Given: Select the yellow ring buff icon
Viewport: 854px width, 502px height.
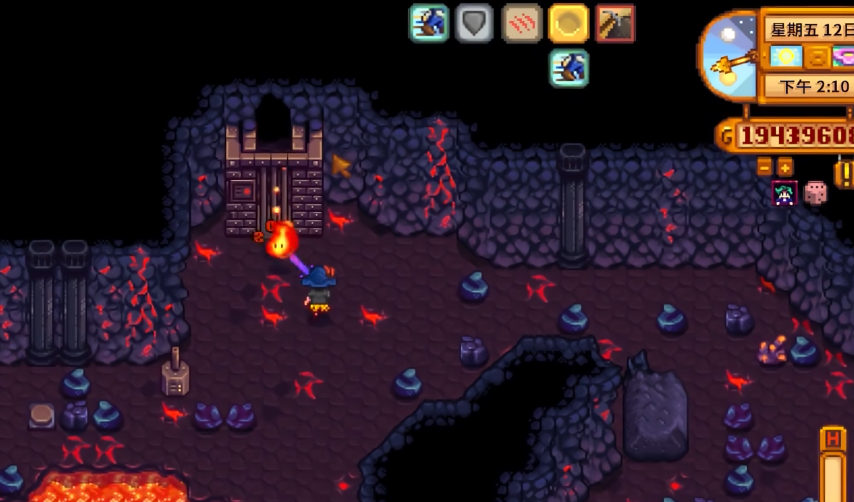Looking at the screenshot, I should point(568,23).
